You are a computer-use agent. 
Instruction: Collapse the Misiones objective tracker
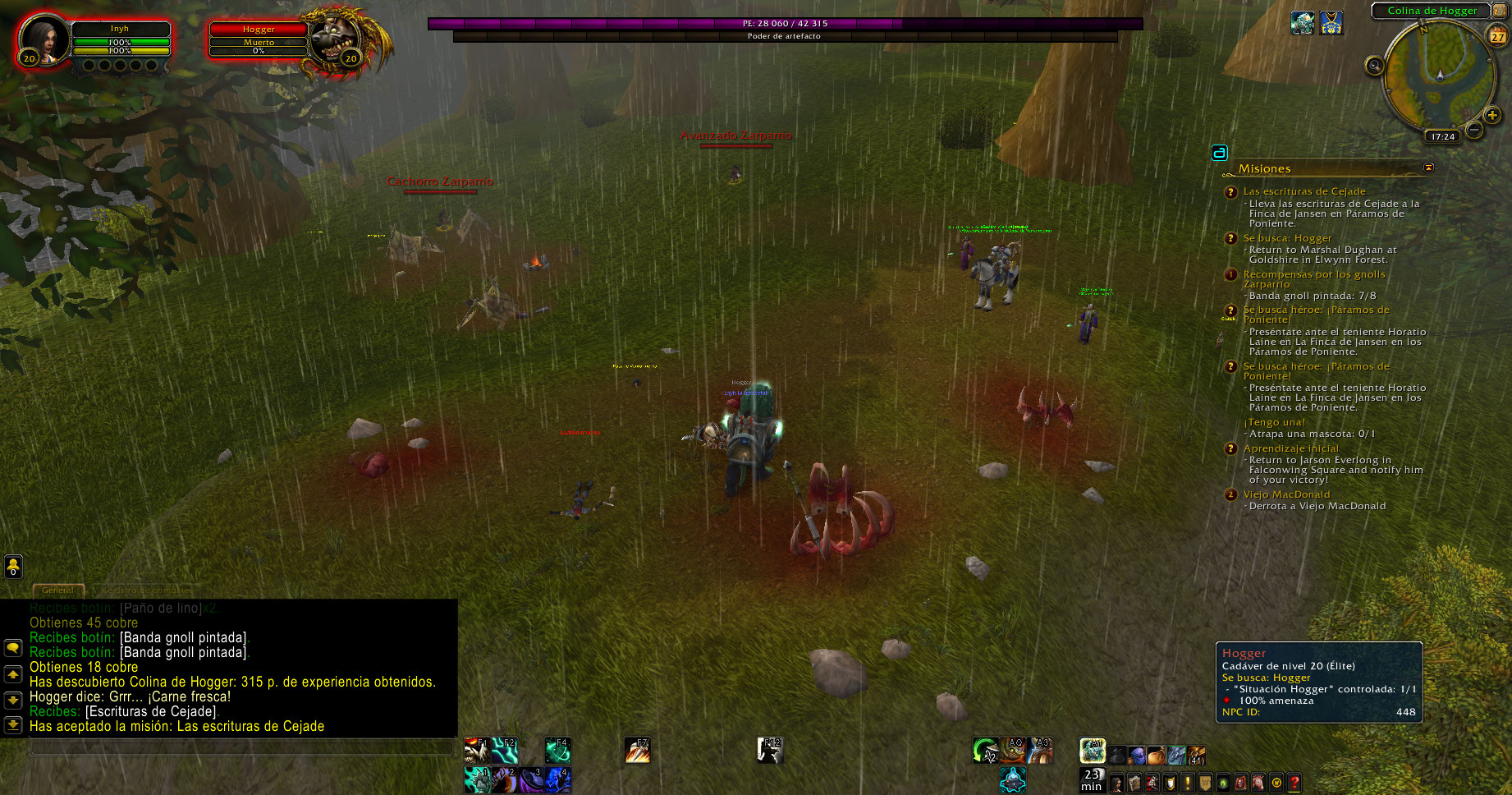1428,168
